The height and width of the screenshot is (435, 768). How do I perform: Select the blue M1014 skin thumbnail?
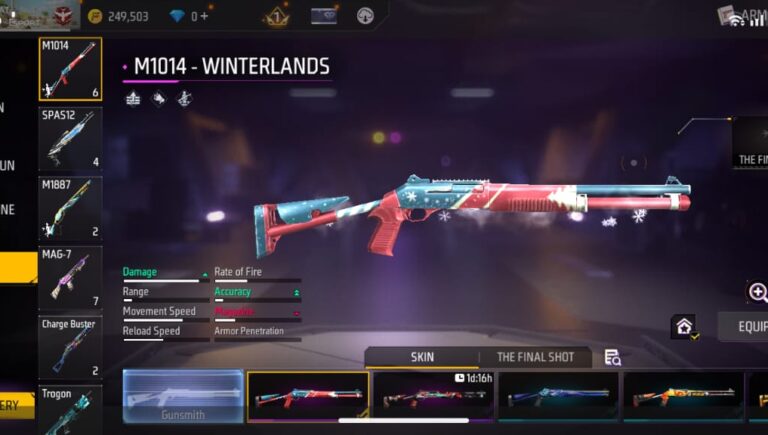click(x=558, y=396)
